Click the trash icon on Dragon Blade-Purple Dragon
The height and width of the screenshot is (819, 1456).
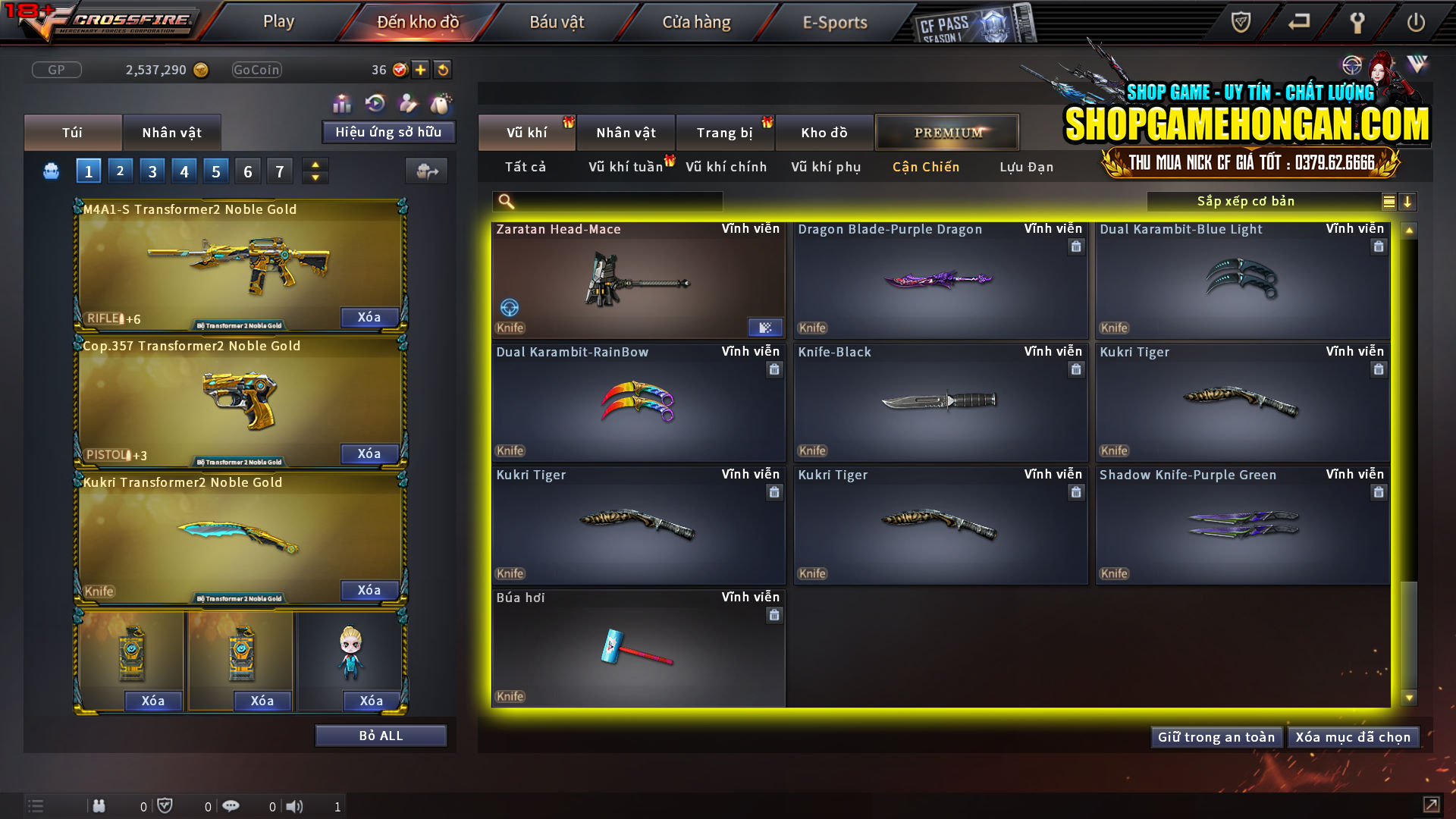pos(1075,246)
